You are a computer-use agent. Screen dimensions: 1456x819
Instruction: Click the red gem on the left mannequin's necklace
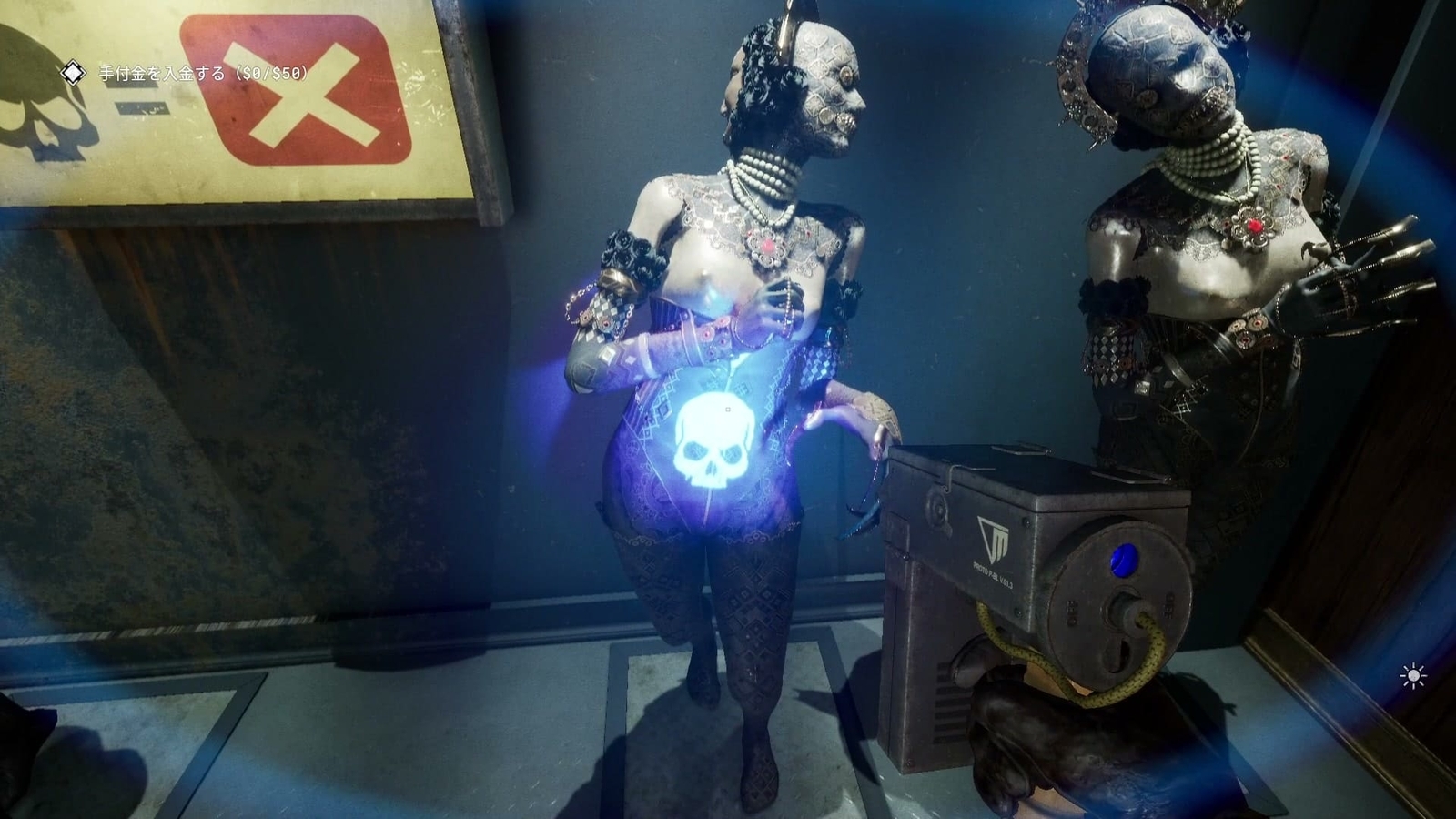tap(769, 243)
